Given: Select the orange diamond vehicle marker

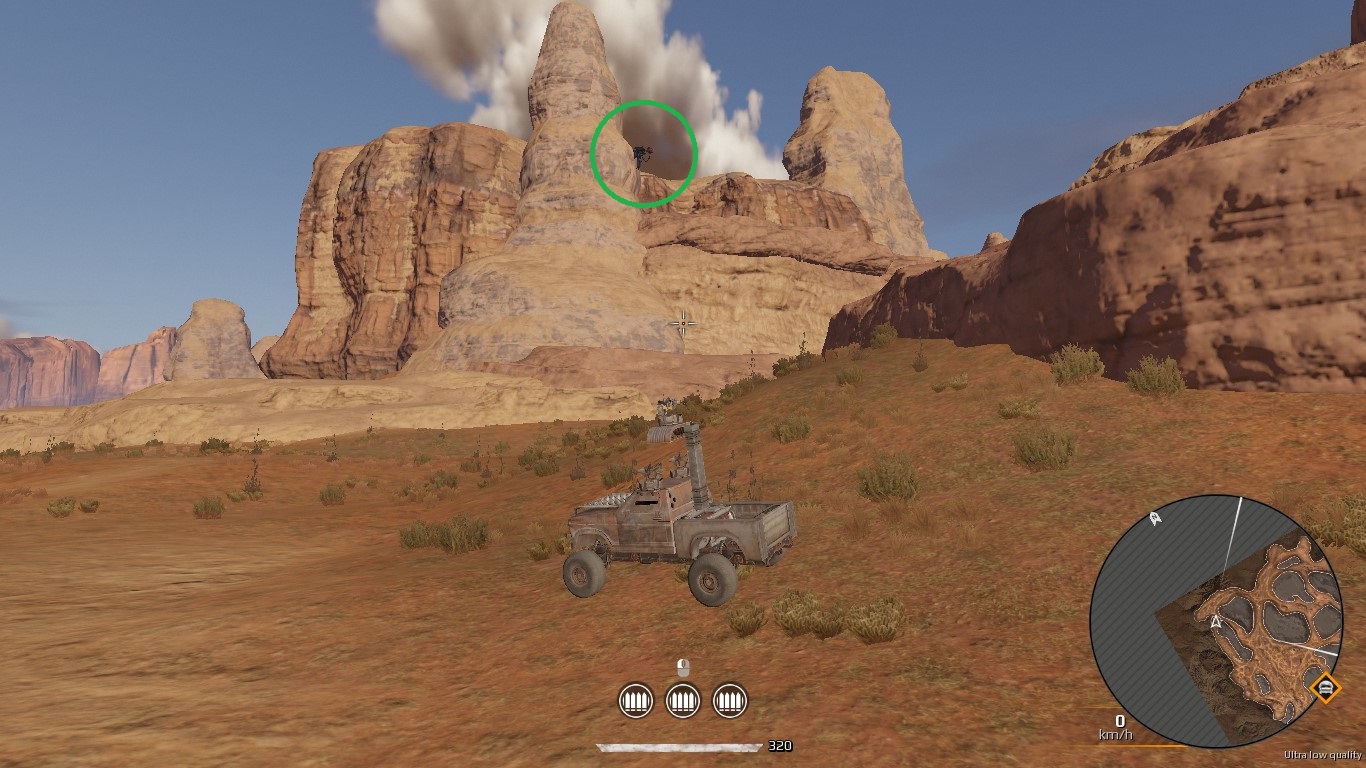Looking at the screenshot, I should tap(1325, 688).
